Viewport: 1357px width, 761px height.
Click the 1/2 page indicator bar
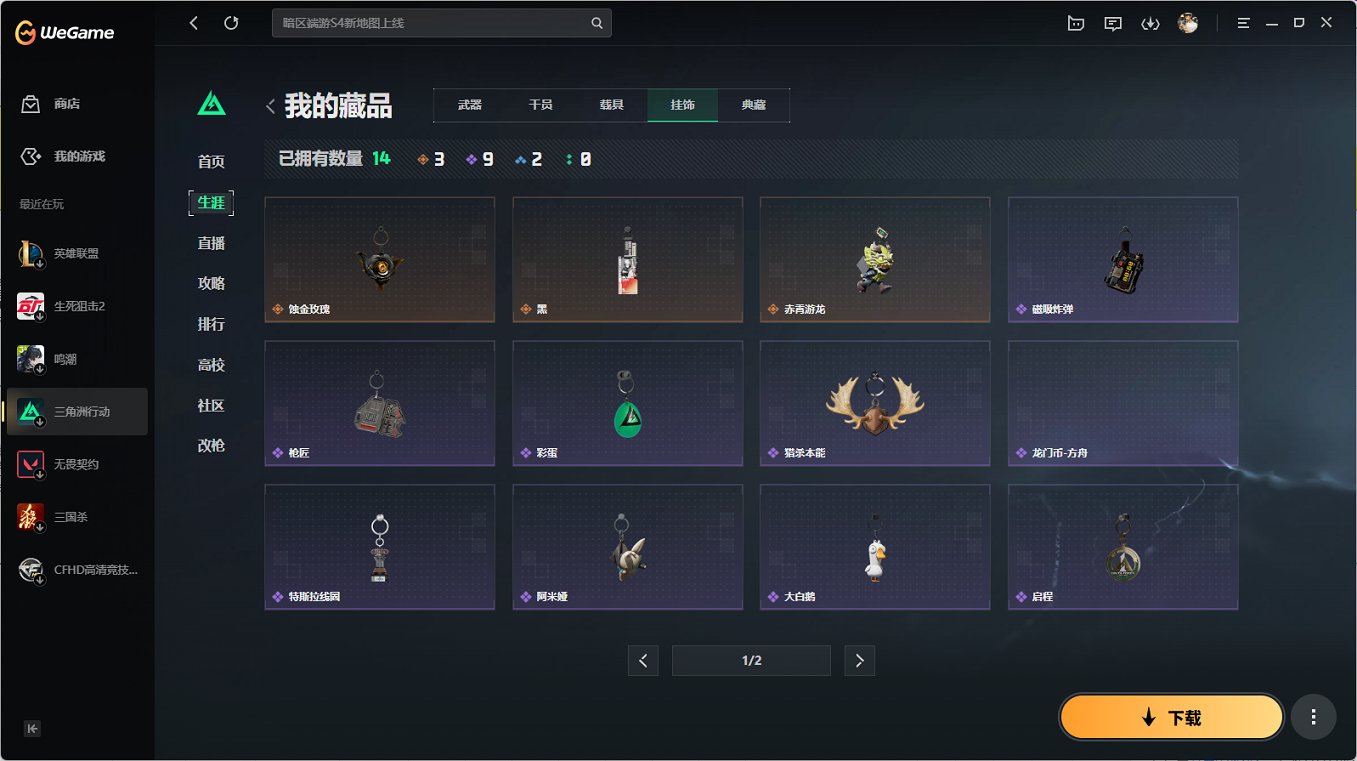point(751,660)
